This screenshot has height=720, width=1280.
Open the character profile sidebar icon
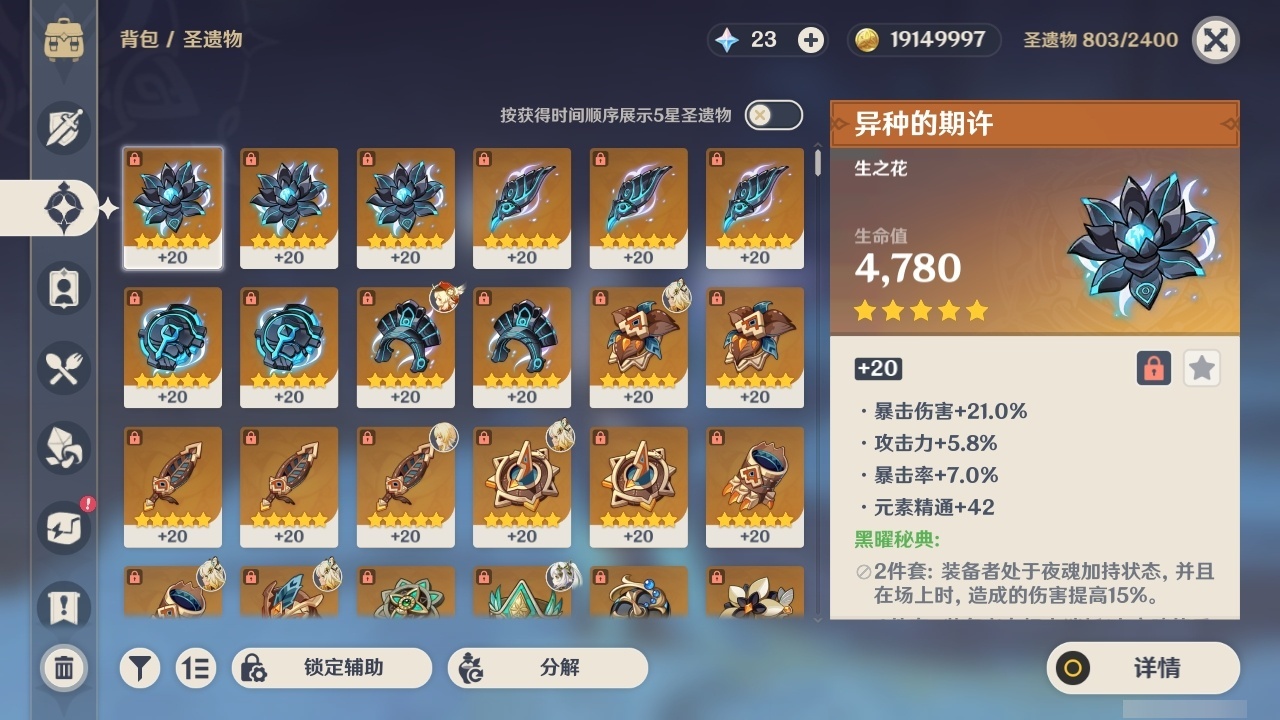[x=63, y=287]
